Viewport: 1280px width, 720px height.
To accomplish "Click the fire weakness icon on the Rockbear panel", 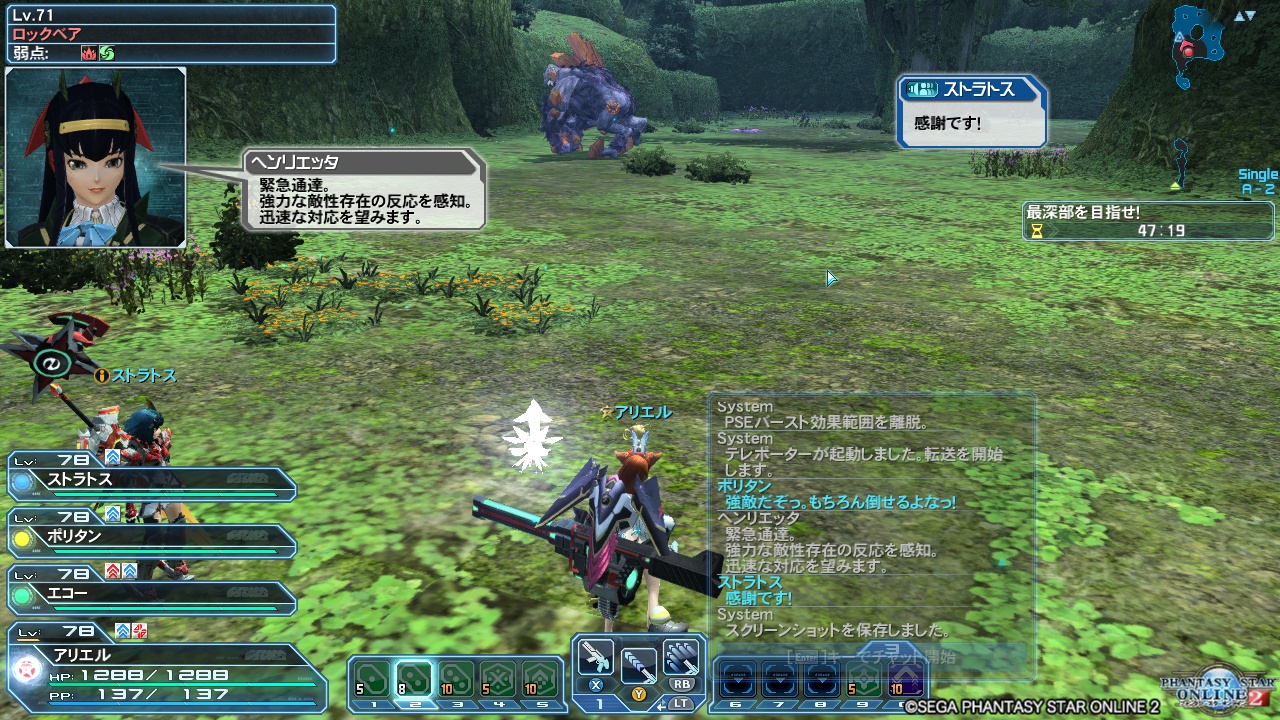I will tap(89, 52).
